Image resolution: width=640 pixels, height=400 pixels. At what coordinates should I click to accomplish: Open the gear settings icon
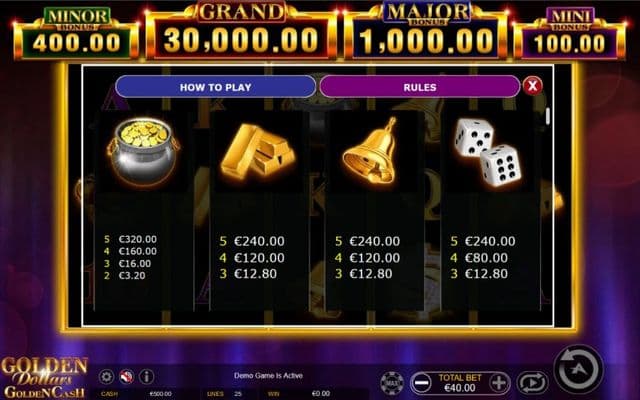(106, 376)
